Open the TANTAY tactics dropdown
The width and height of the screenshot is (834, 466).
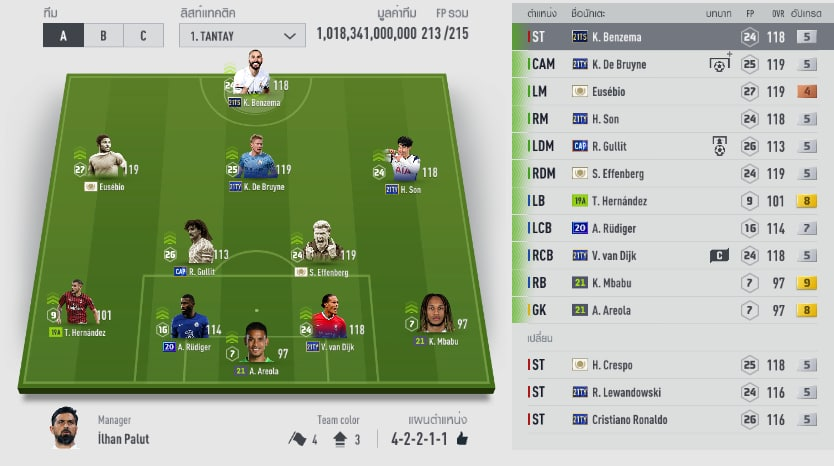click(243, 35)
